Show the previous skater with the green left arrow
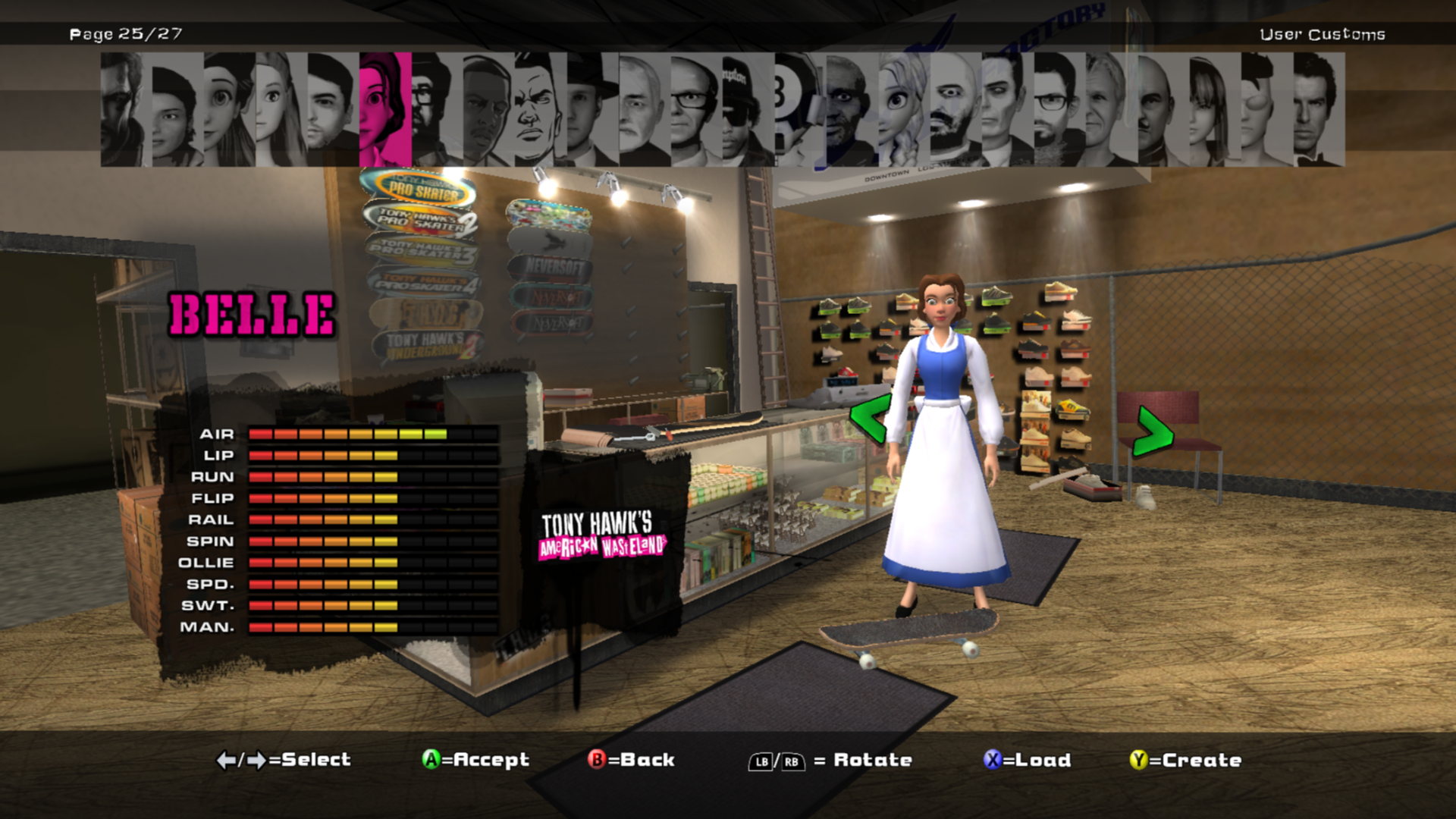Image resolution: width=1456 pixels, height=819 pixels. tap(869, 418)
